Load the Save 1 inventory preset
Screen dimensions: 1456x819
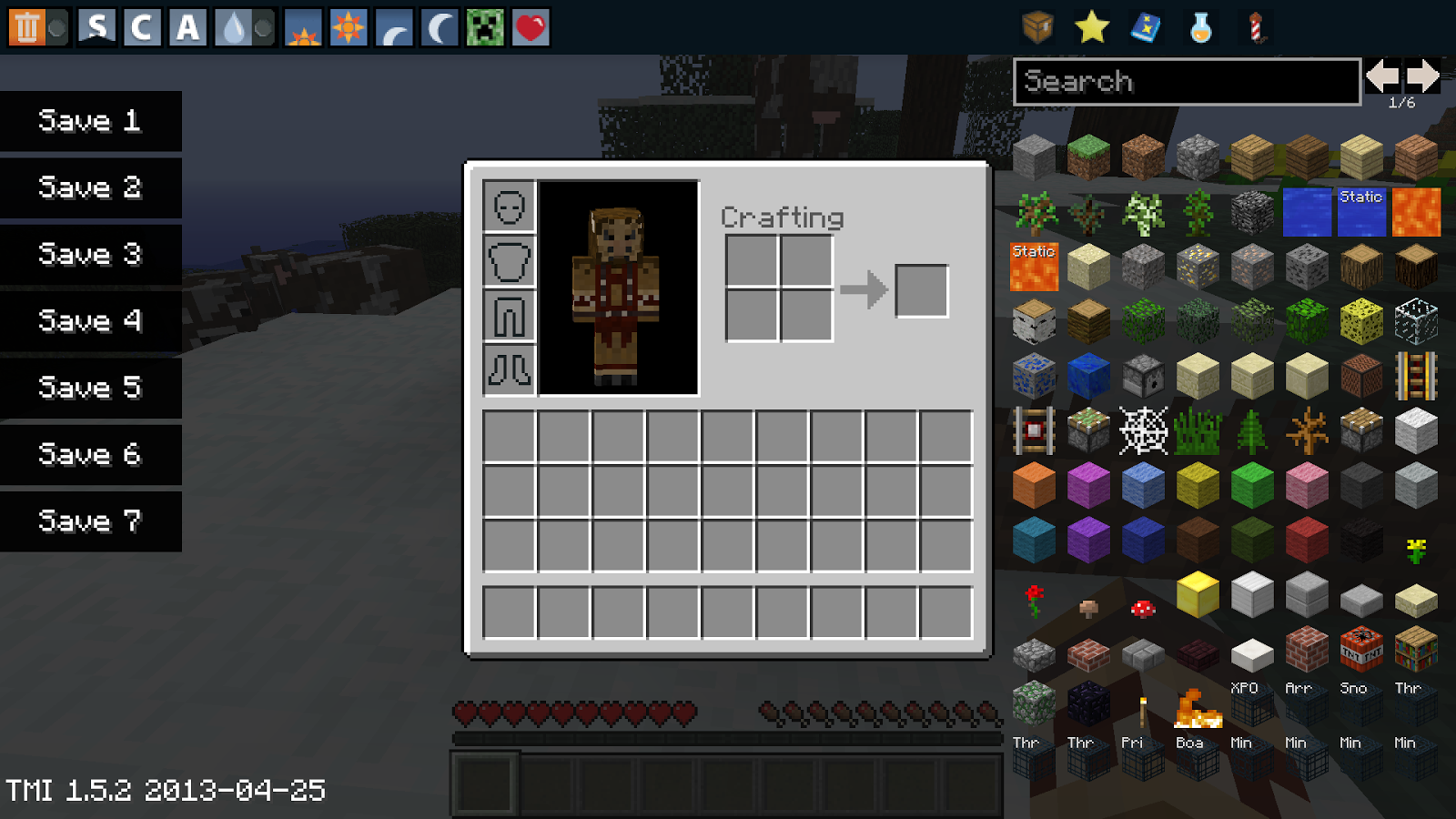89,121
